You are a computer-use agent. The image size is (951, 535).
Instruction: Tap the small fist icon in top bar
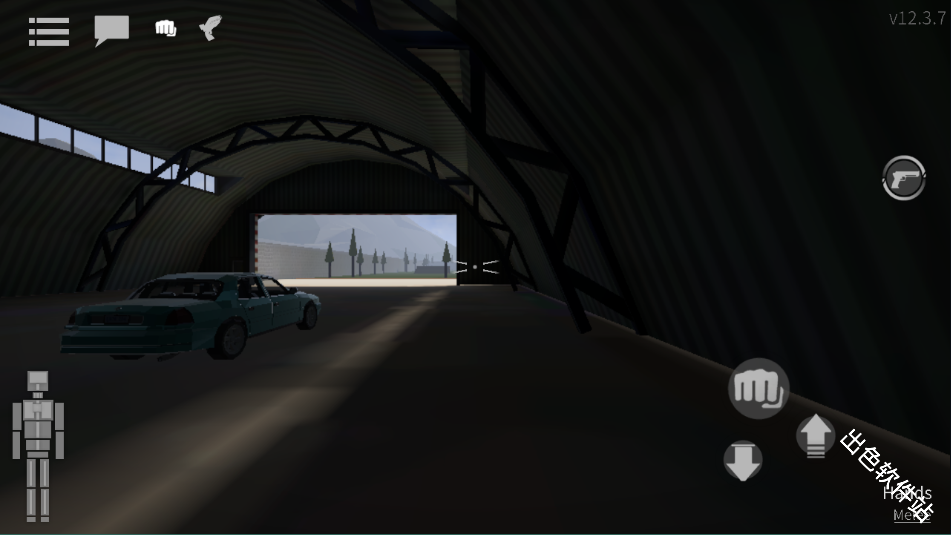166,29
